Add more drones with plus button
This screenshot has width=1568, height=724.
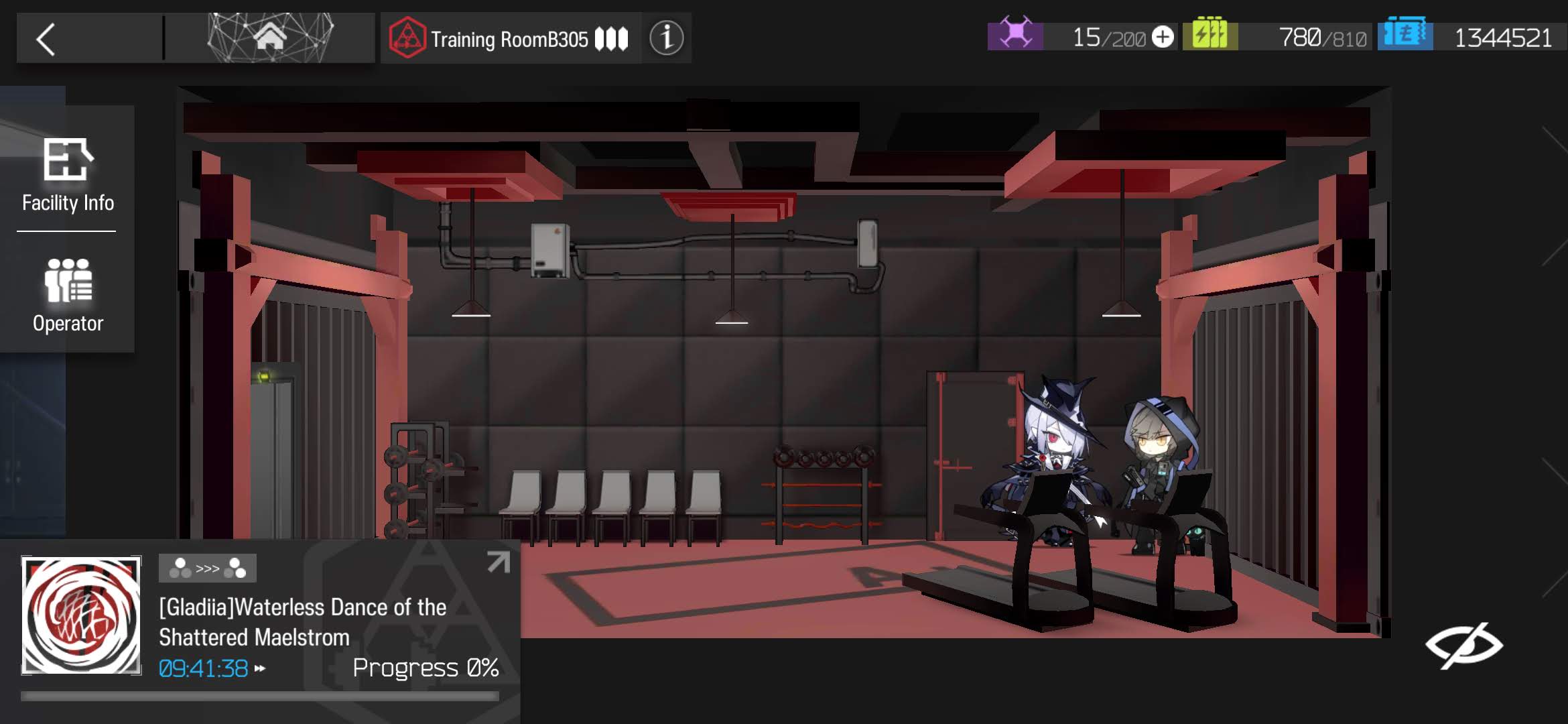click(x=1163, y=37)
